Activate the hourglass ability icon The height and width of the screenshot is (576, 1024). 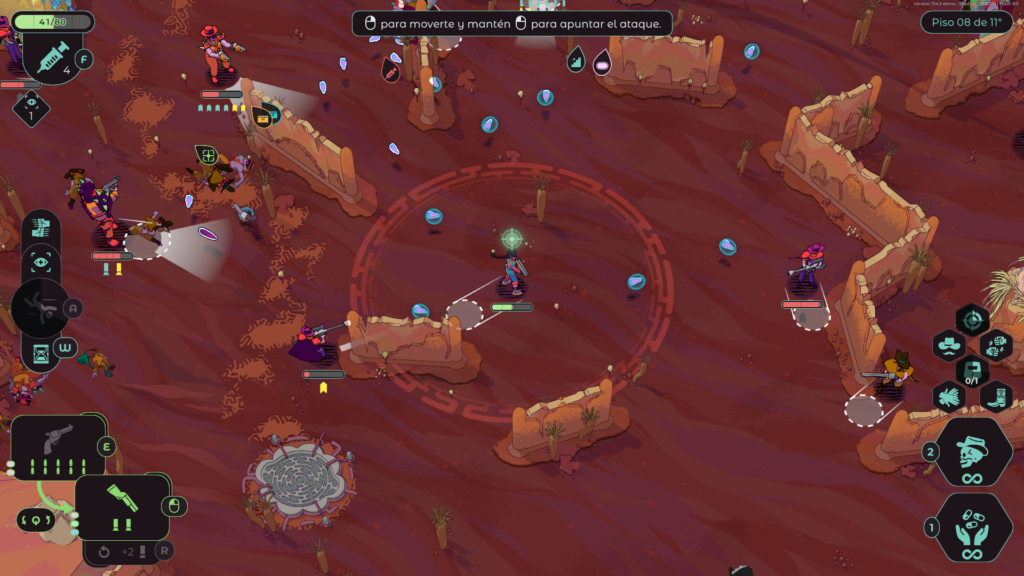click(x=41, y=352)
